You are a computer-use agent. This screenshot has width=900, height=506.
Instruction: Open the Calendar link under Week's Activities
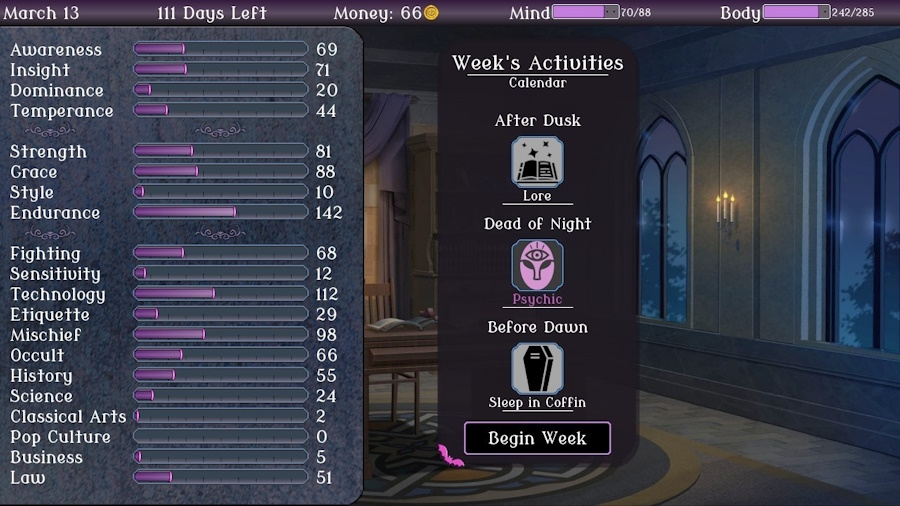point(537,83)
